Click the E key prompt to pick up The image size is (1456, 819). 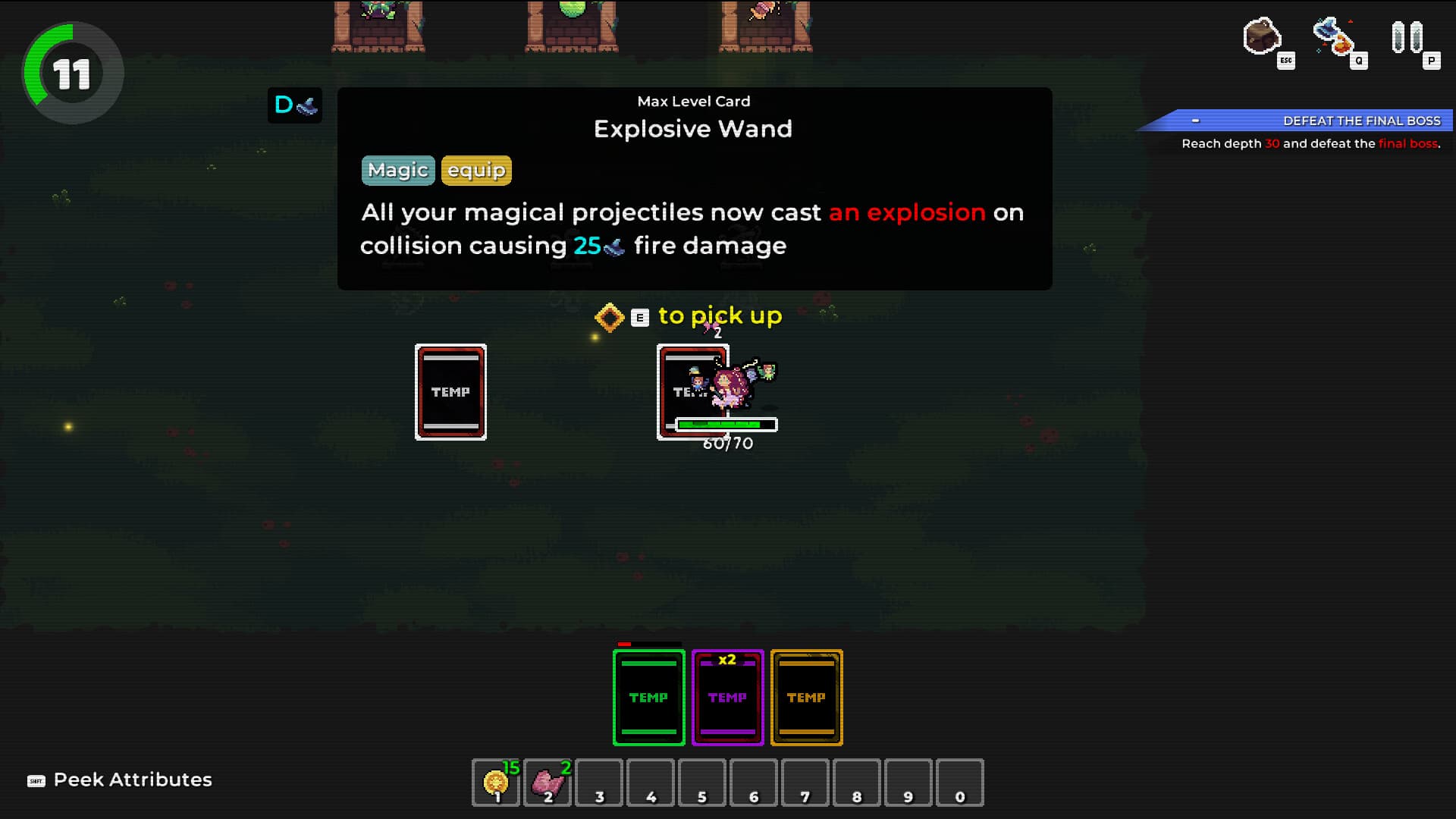click(x=639, y=317)
